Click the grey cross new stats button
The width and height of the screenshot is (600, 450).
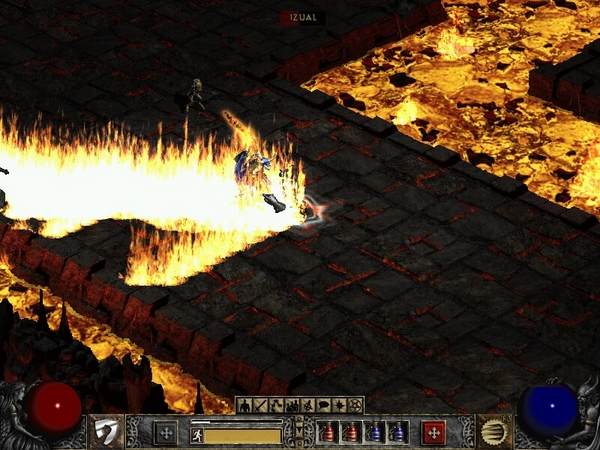(166, 432)
